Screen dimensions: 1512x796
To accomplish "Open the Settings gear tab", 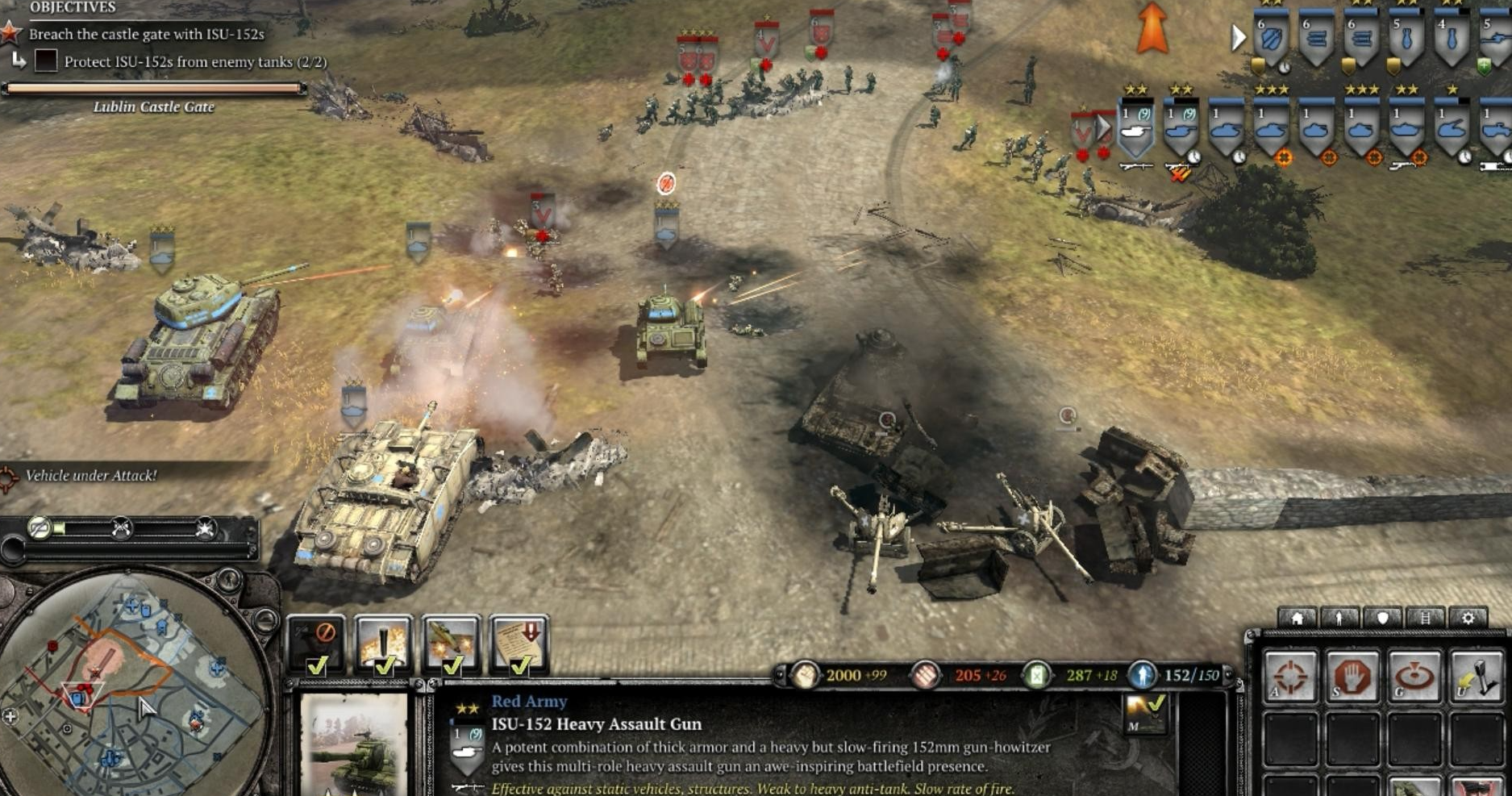I will coord(1468,616).
